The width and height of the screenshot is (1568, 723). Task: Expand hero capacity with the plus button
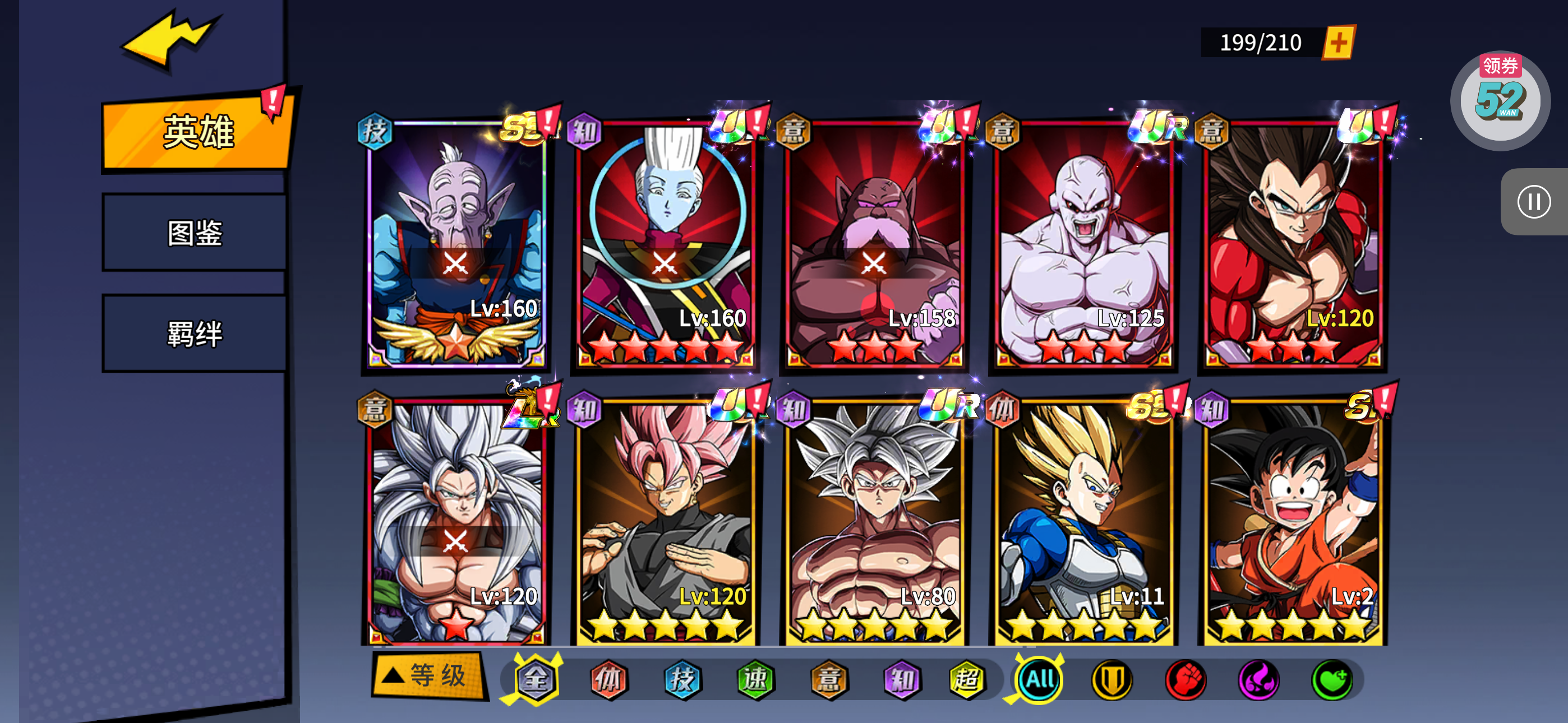(1338, 43)
